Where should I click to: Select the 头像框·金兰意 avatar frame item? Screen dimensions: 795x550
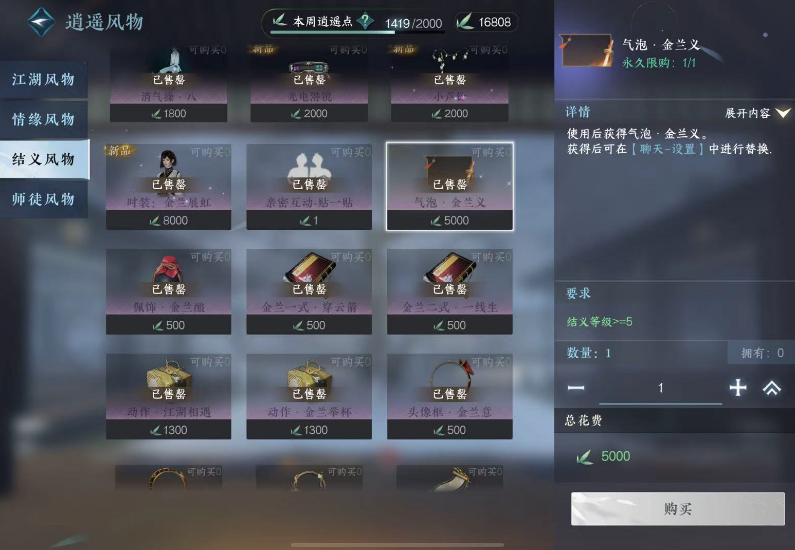(x=450, y=395)
